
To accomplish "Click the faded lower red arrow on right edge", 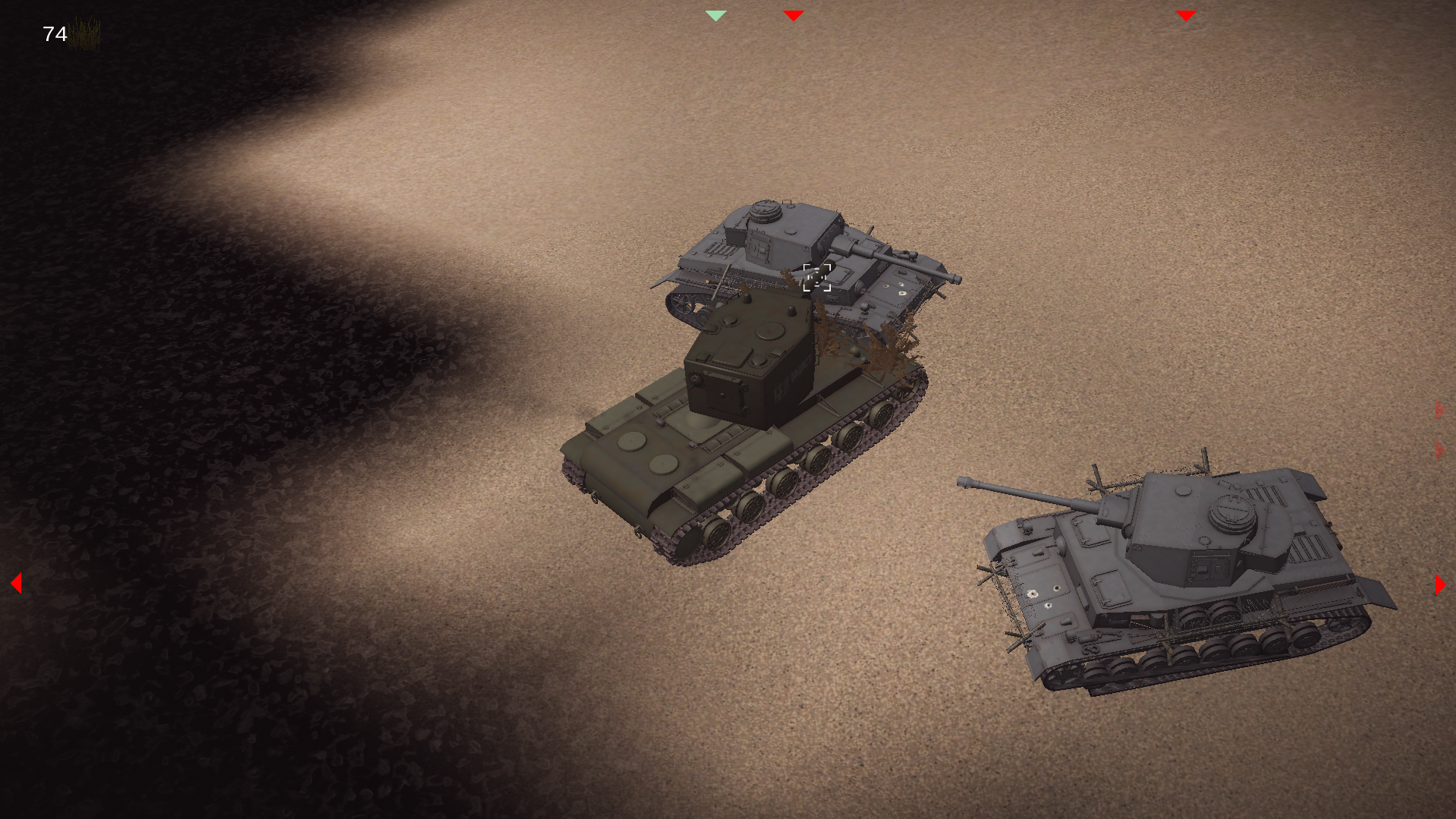I will [1438, 449].
